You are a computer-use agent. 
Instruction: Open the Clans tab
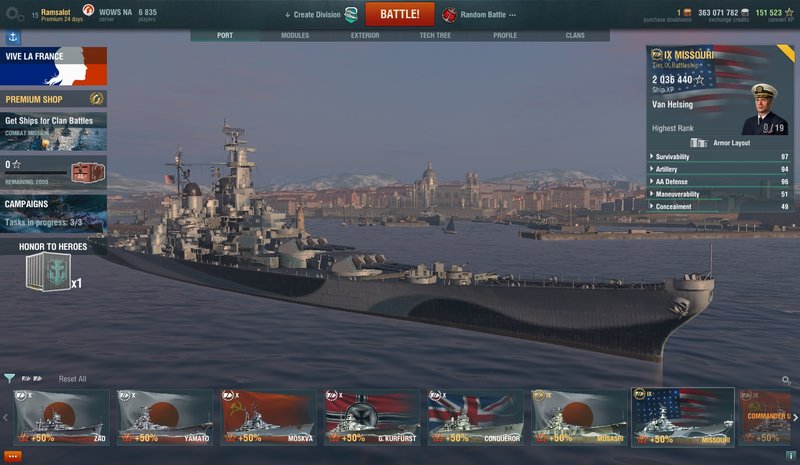click(x=575, y=35)
